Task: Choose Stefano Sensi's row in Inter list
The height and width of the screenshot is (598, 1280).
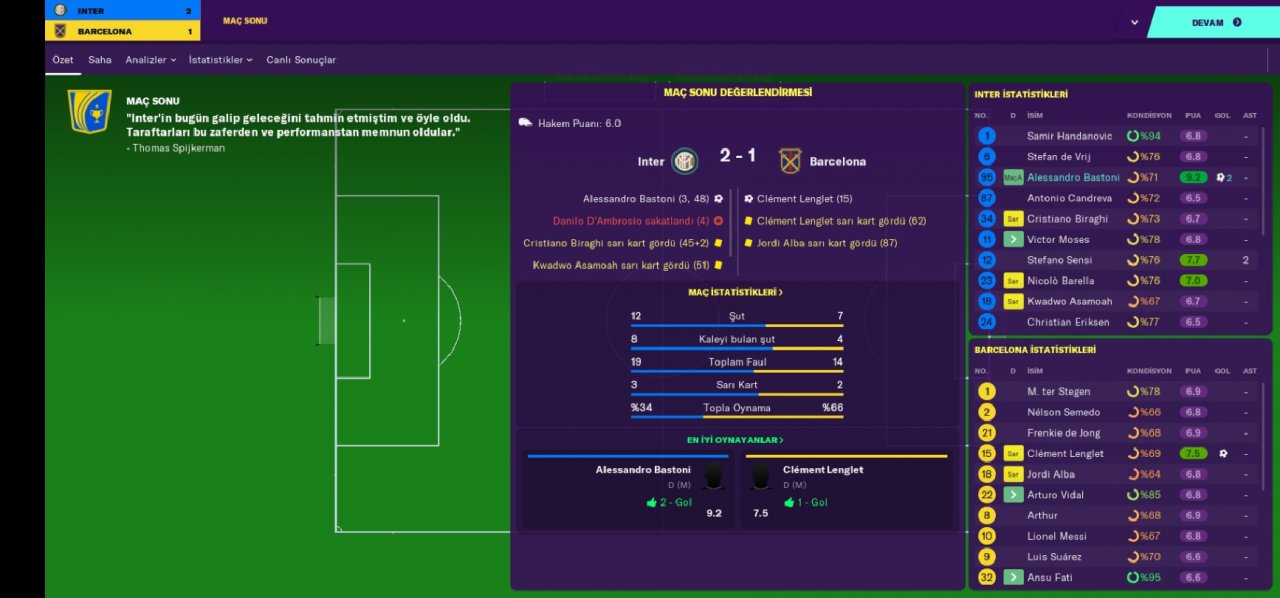Action: pos(1061,260)
